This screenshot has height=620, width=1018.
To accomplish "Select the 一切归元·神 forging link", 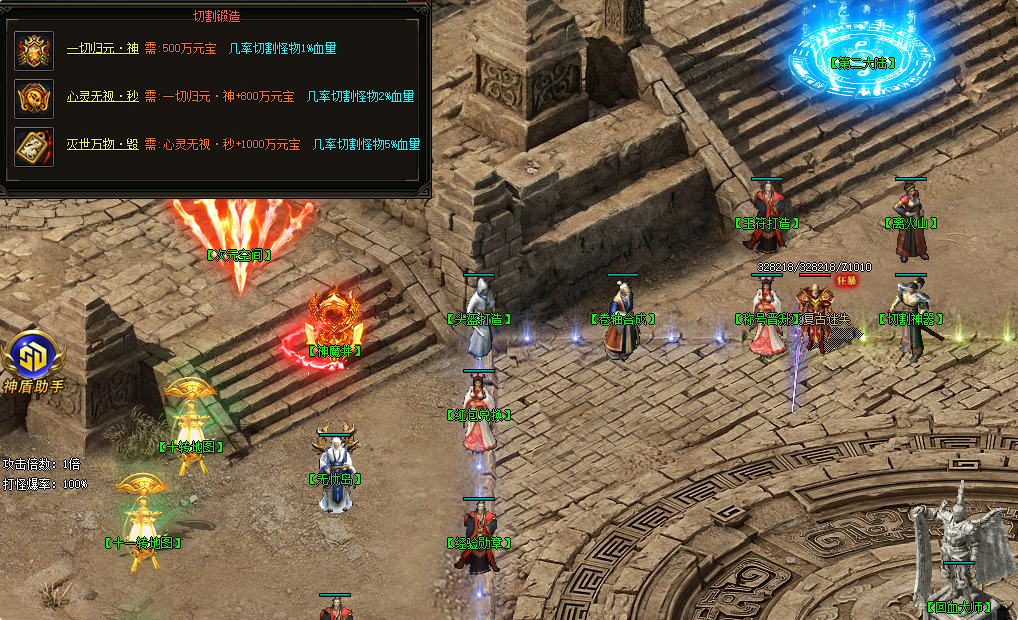I will click(x=102, y=48).
